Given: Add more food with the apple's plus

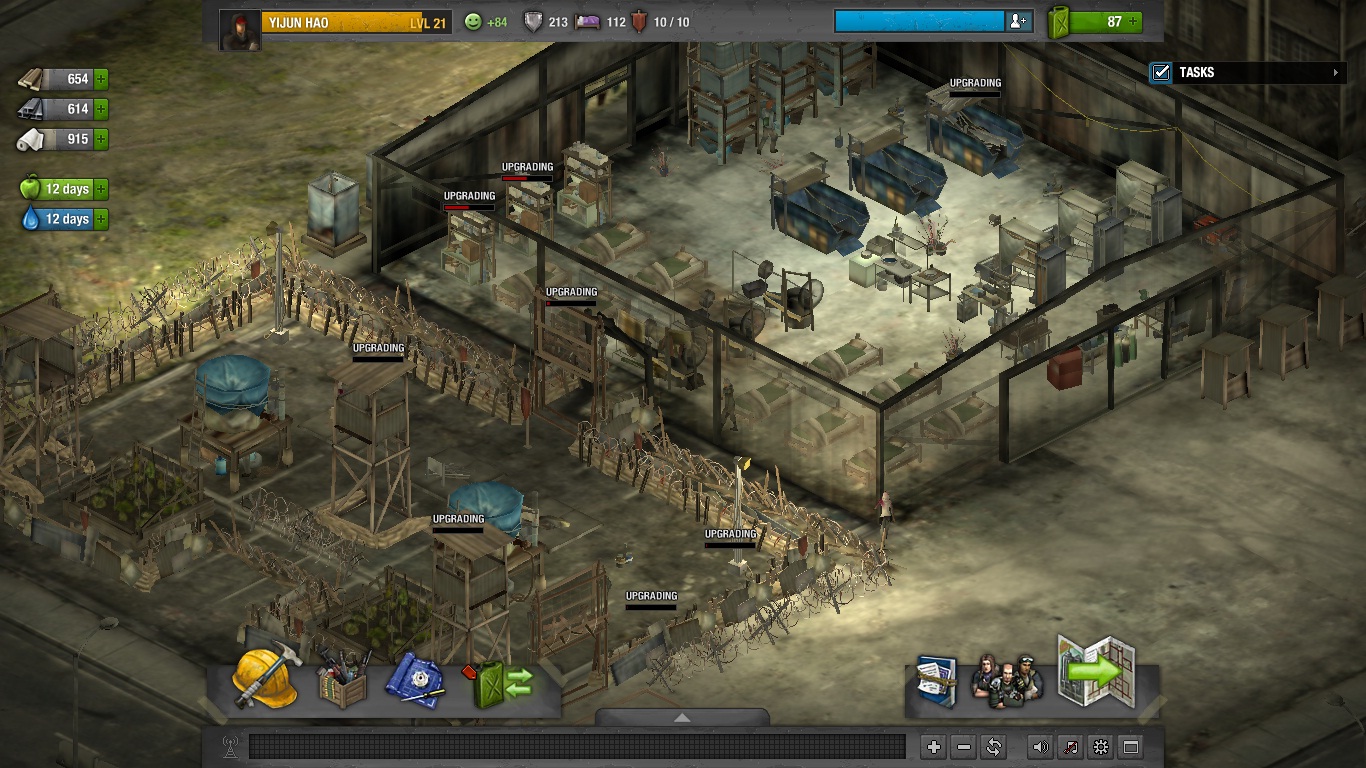Looking at the screenshot, I should [101, 189].
